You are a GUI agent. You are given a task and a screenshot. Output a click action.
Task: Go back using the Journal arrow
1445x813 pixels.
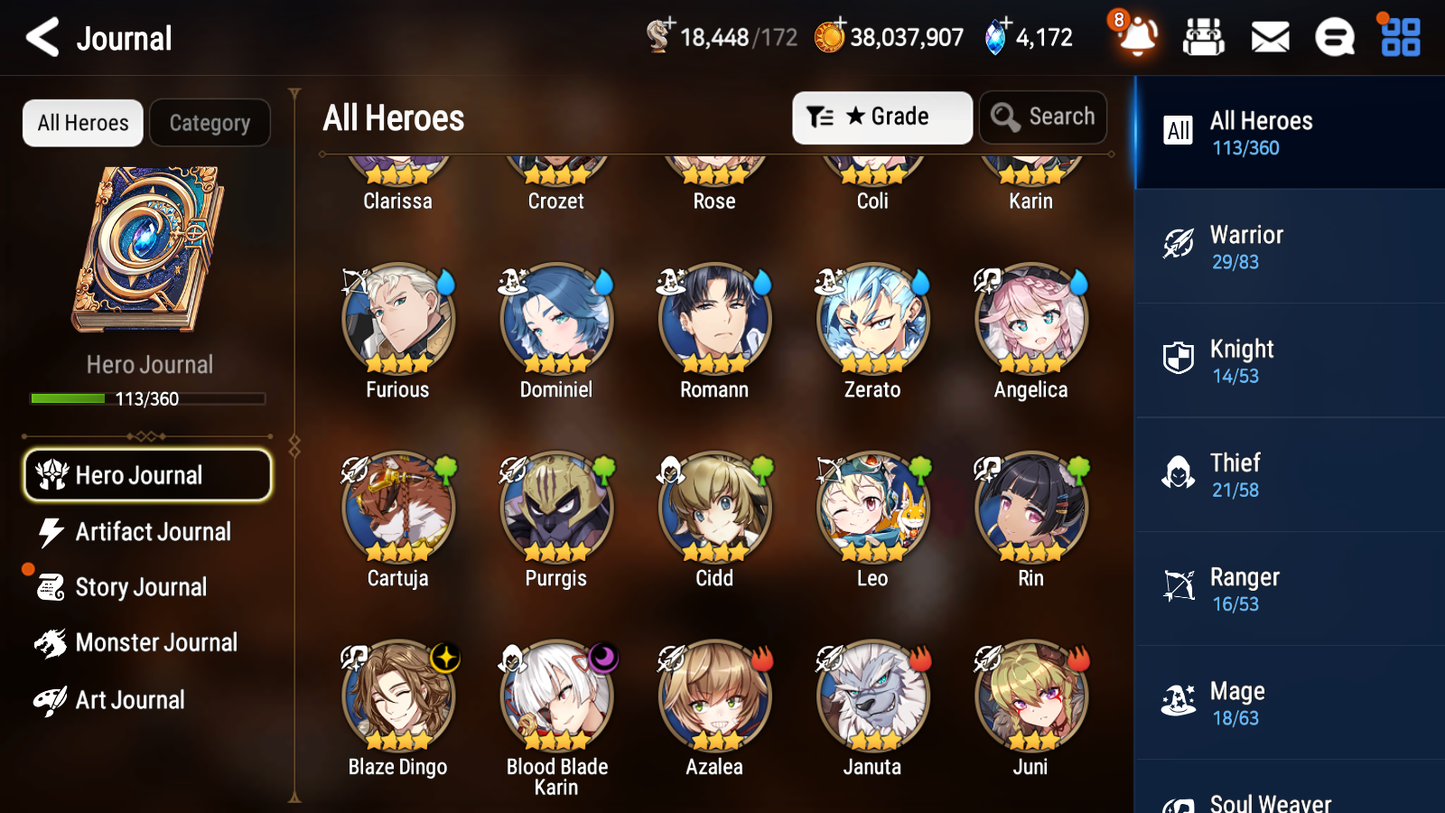40,37
